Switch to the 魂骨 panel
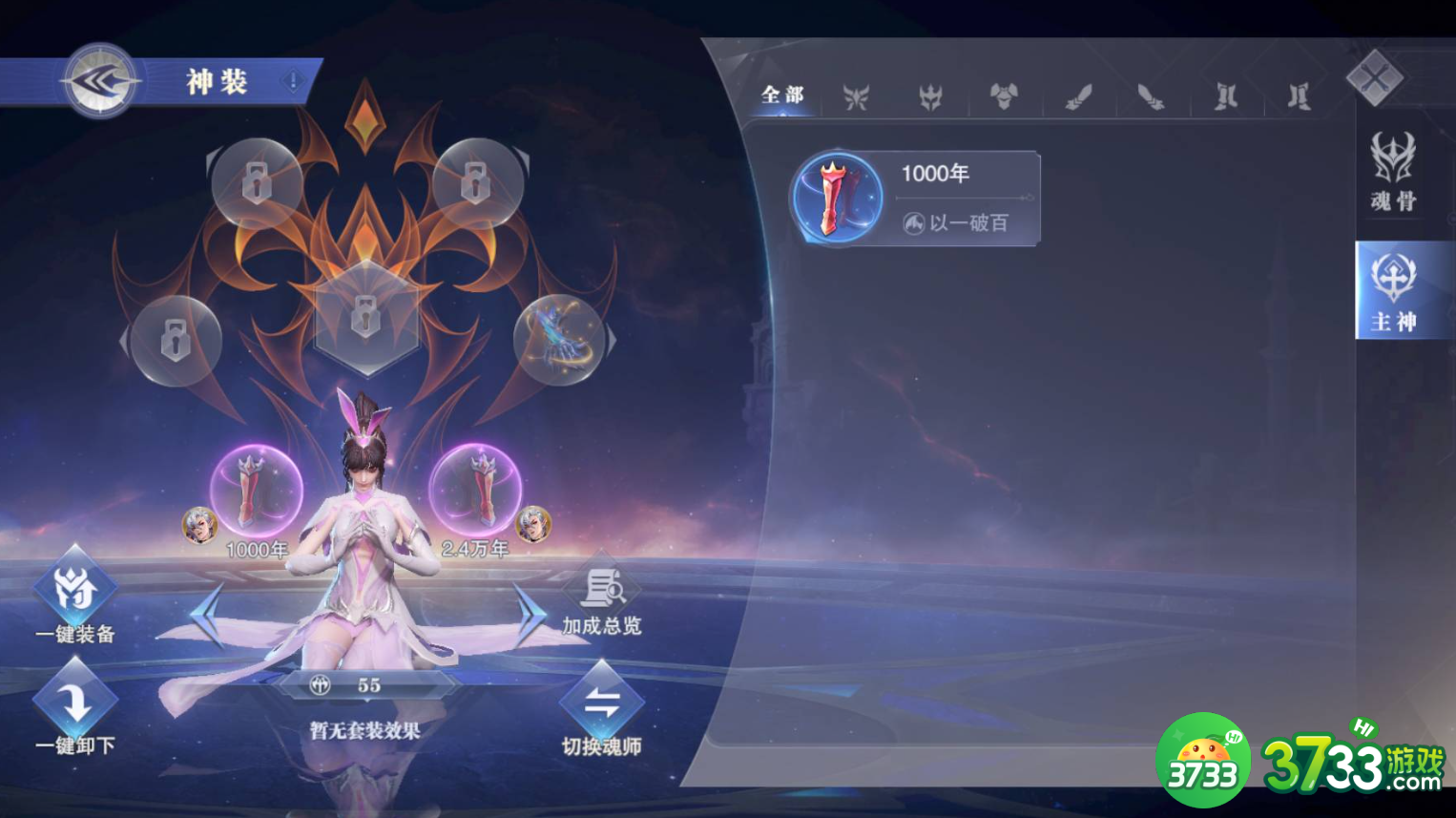 pyautogui.click(x=1392, y=172)
